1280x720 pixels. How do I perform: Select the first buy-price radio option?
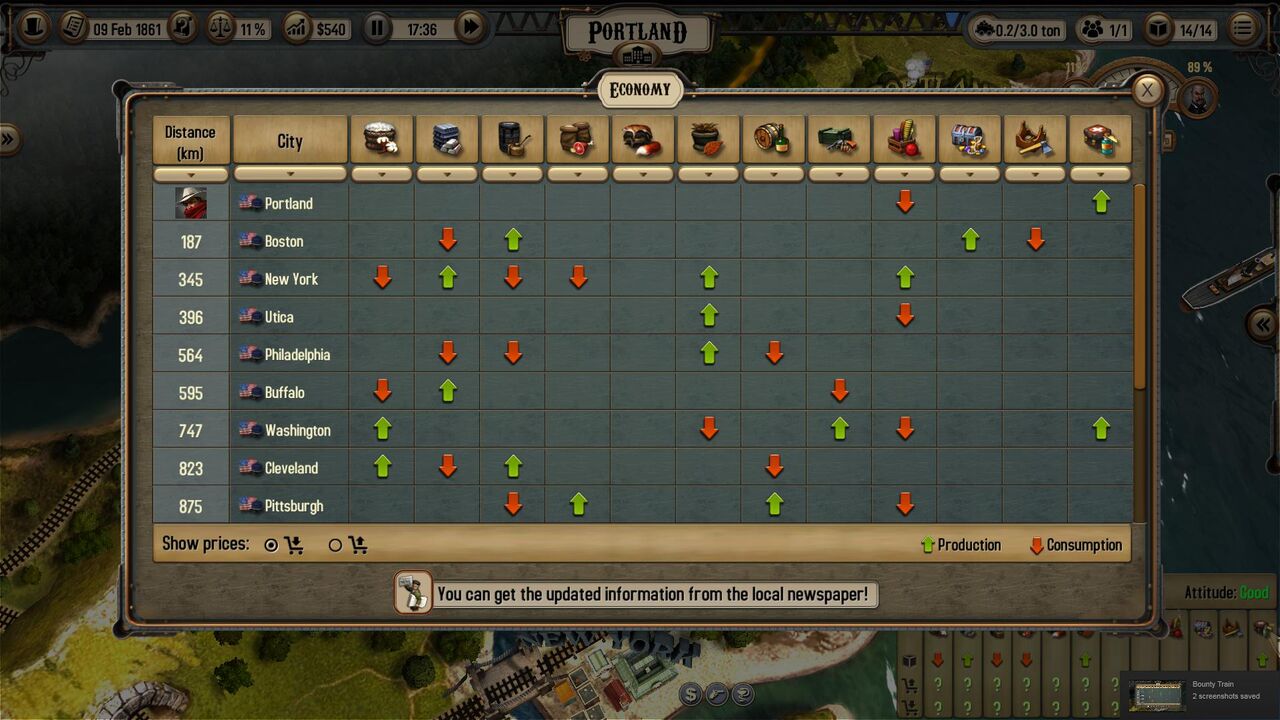coord(271,545)
